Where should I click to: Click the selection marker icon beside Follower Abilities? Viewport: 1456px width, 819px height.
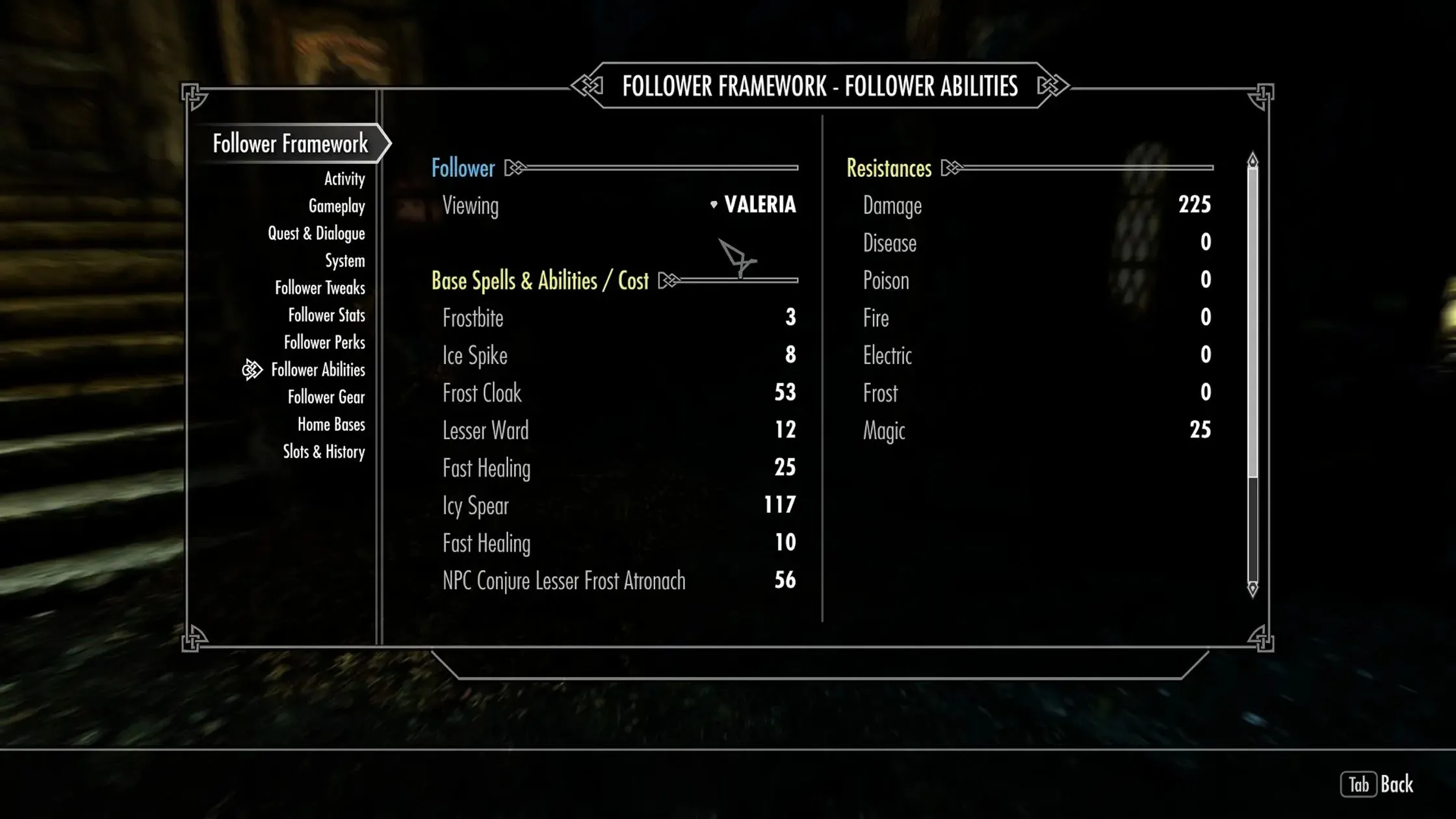252,369
